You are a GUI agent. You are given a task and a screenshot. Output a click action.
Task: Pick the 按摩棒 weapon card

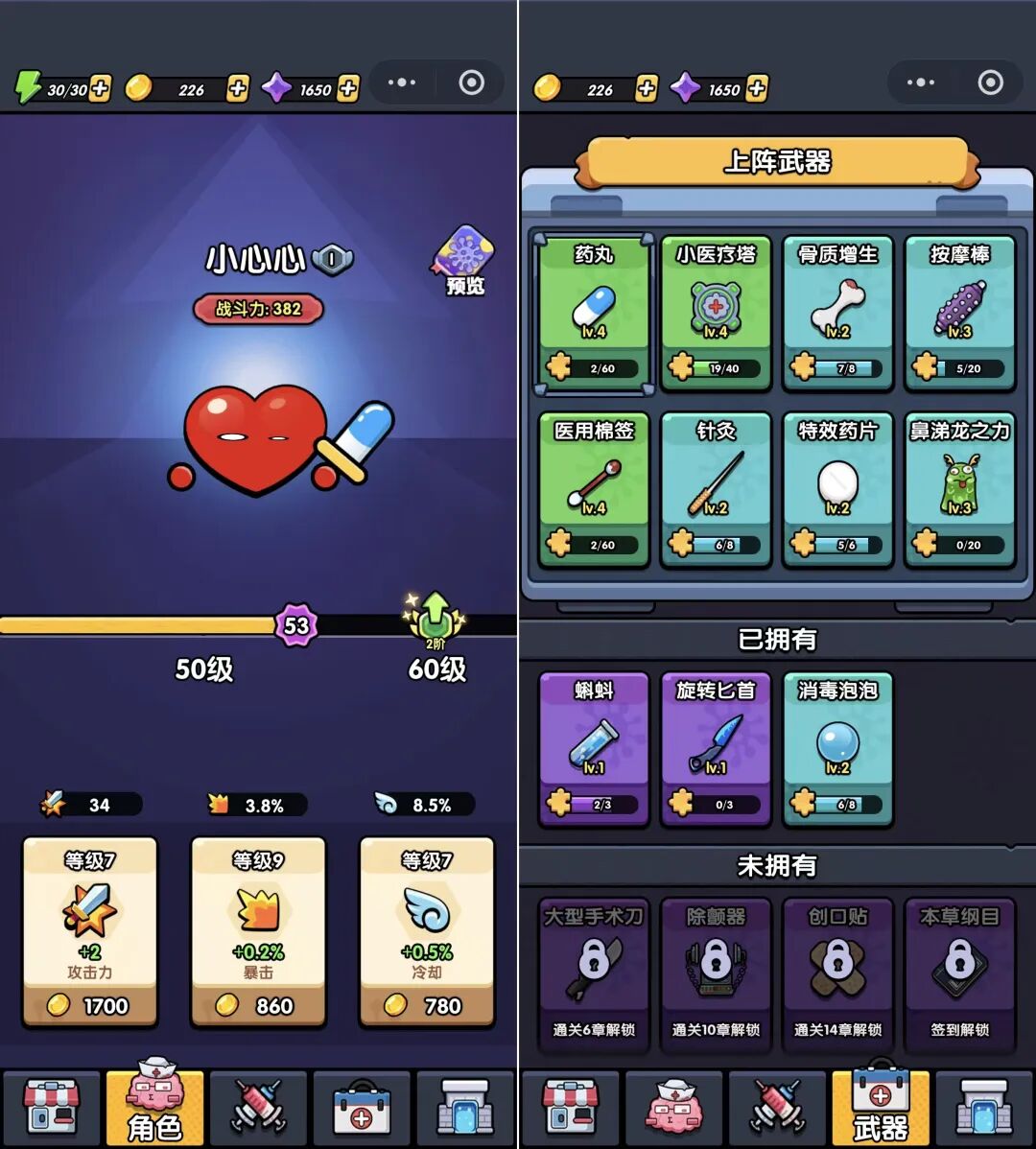click(x=959, y=314)
